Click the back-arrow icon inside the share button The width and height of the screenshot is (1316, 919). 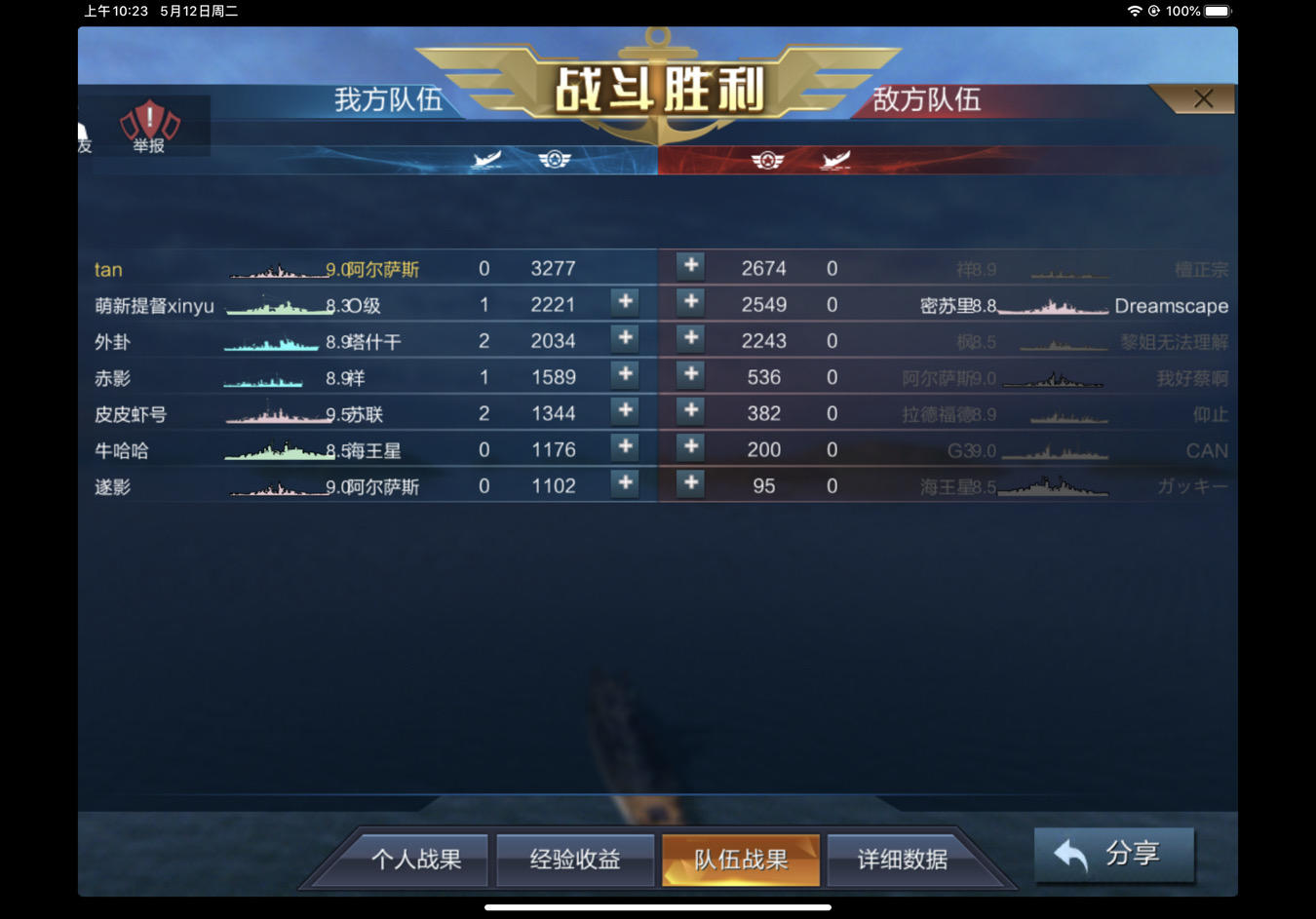tap(1070, 854)
